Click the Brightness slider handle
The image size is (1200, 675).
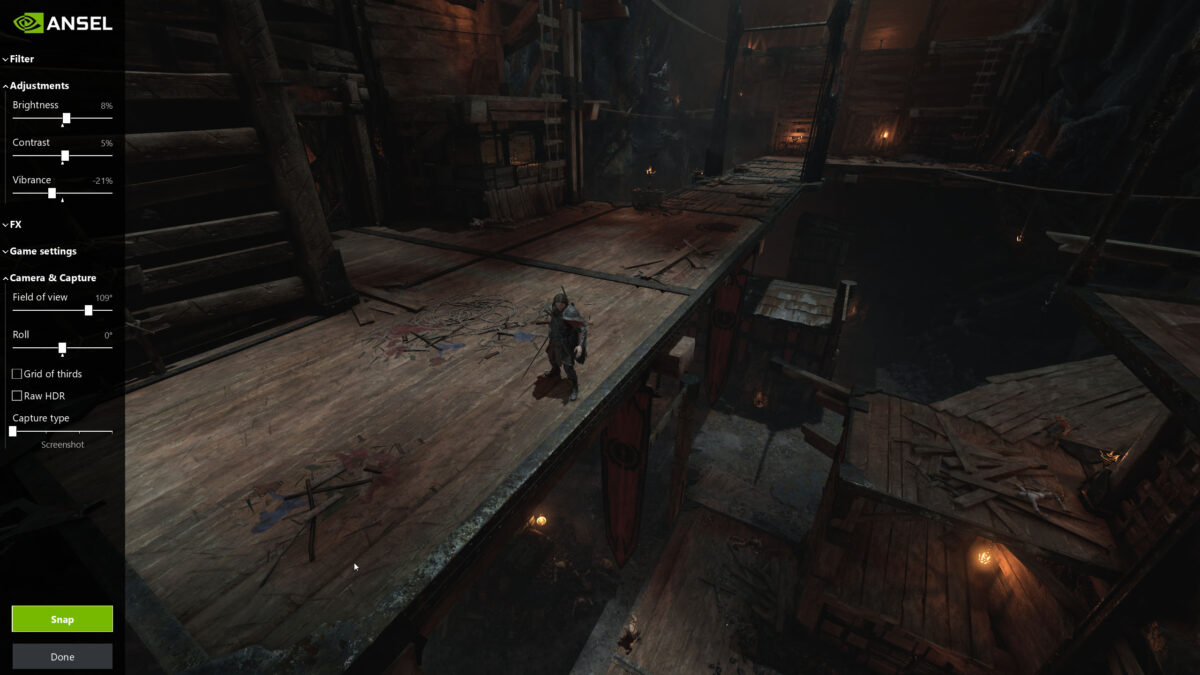66,118
